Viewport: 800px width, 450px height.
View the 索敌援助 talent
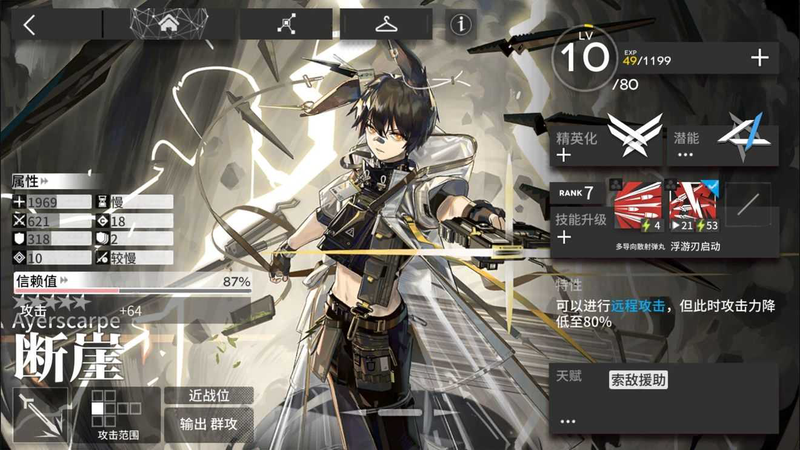click(x=638, y=379)
